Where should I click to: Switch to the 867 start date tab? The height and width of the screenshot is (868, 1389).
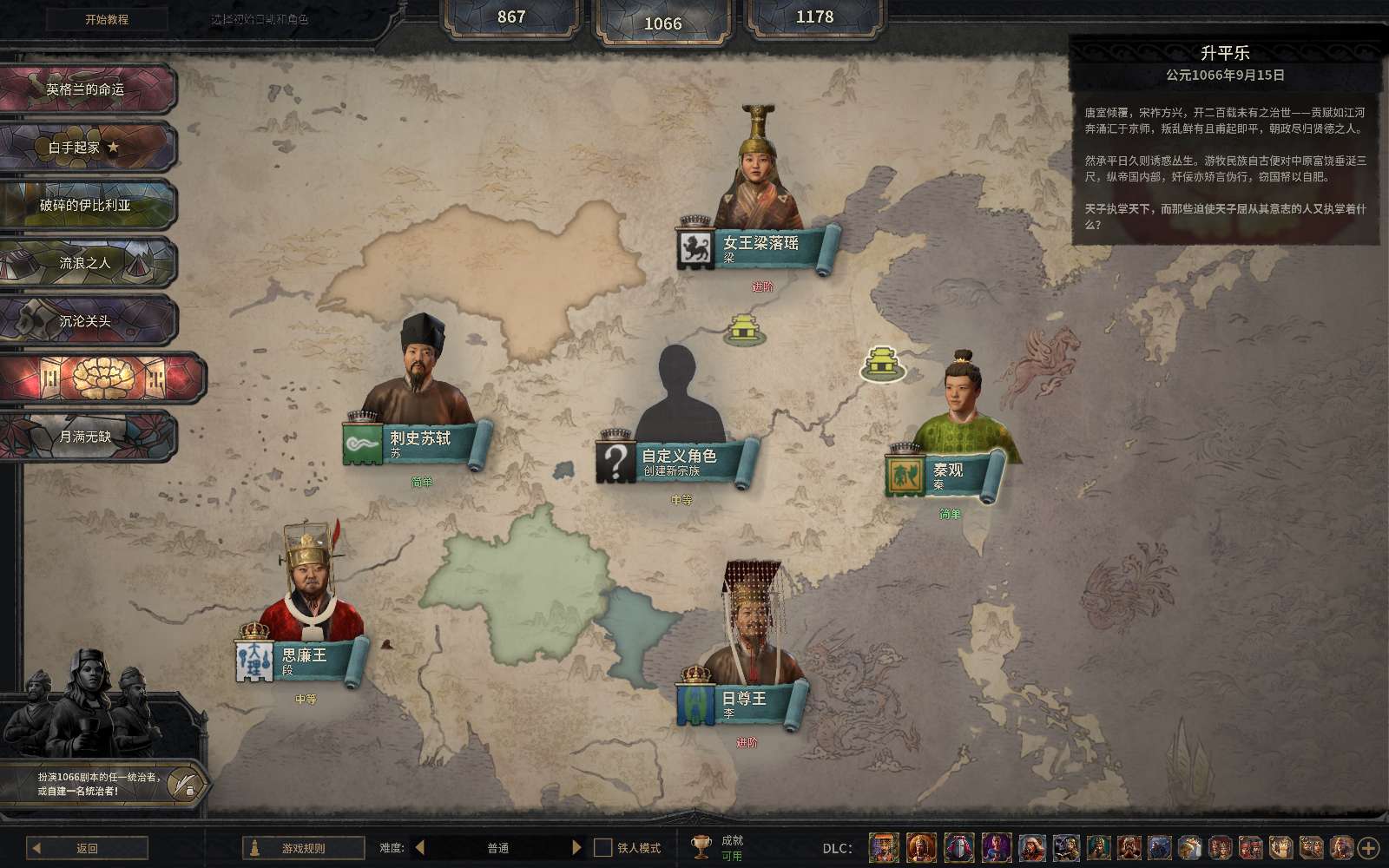click(510, 16)
